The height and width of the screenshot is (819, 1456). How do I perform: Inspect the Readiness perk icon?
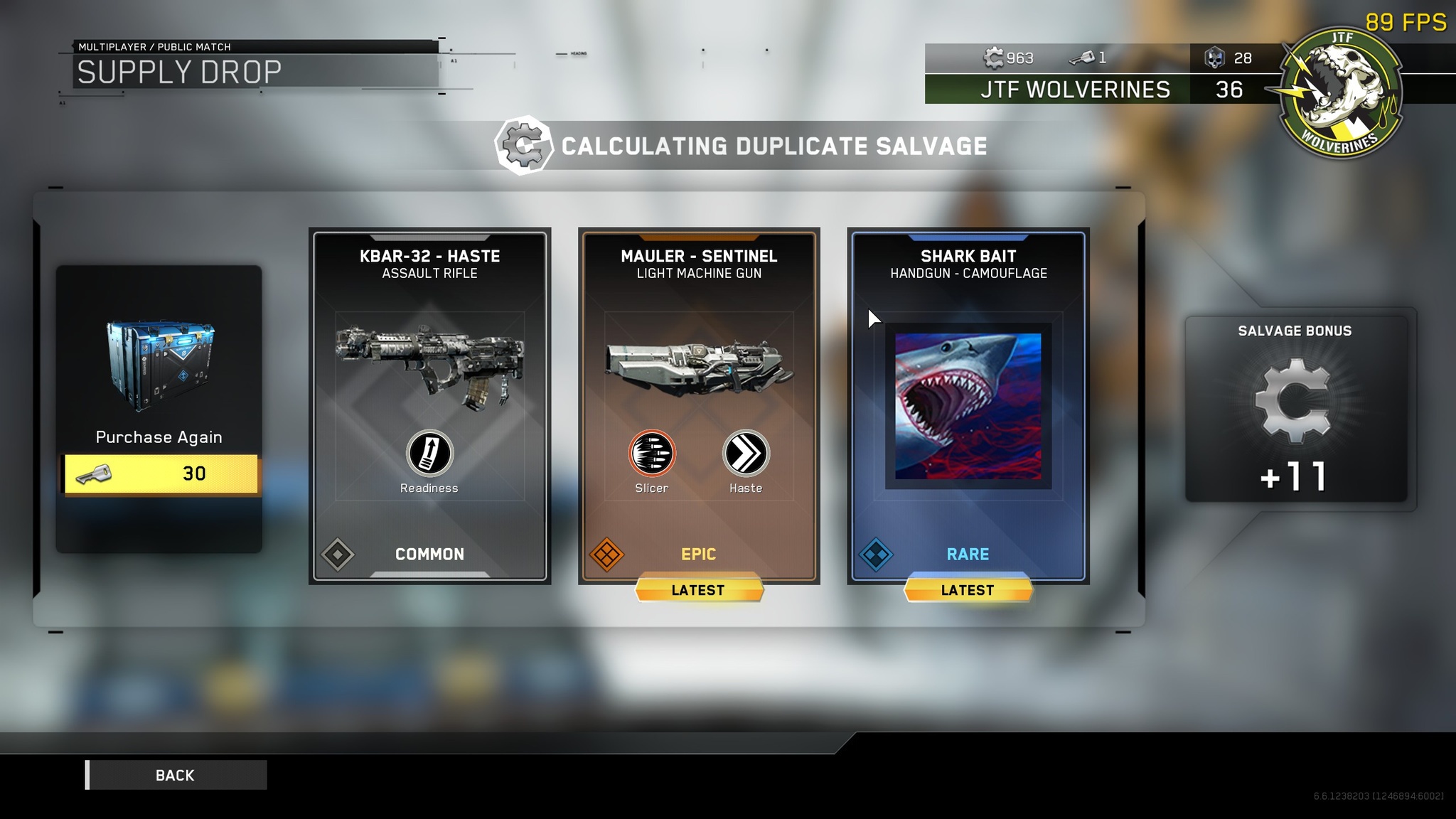click(429, 454)
